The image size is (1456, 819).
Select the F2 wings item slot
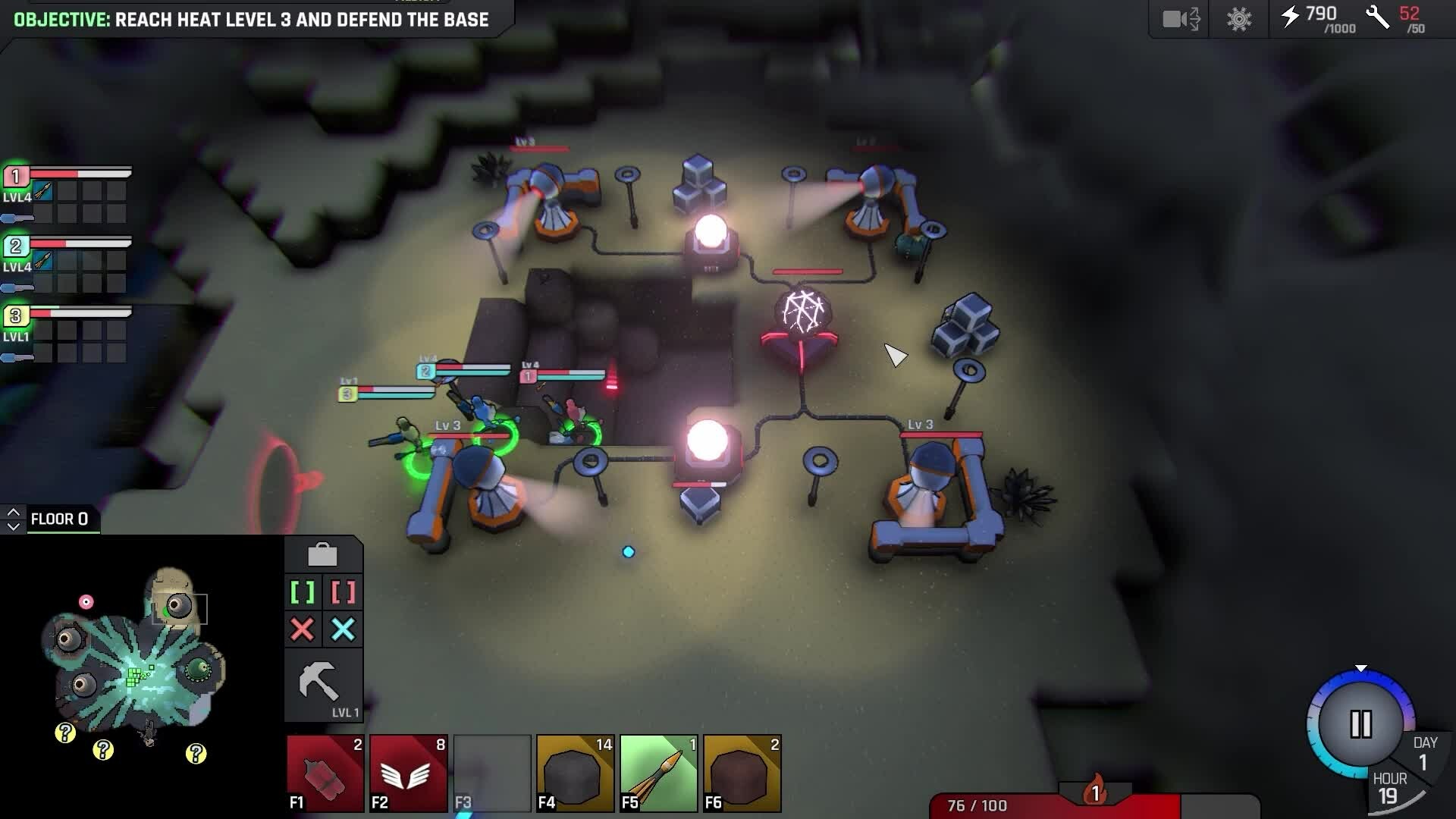[x=409, y=773]
